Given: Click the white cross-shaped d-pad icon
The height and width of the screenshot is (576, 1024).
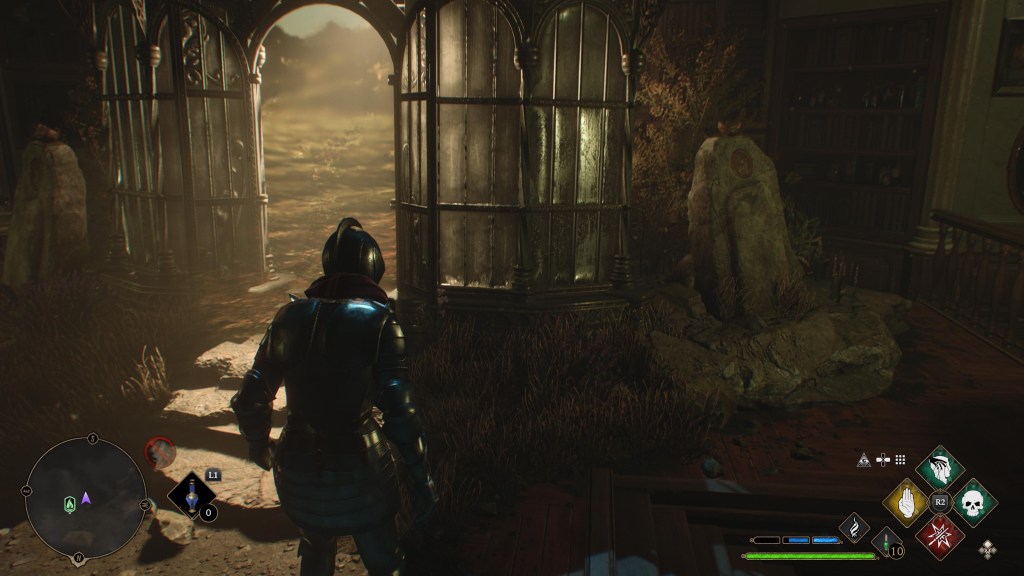Looking at the screenshot, I should click(883, 460).
